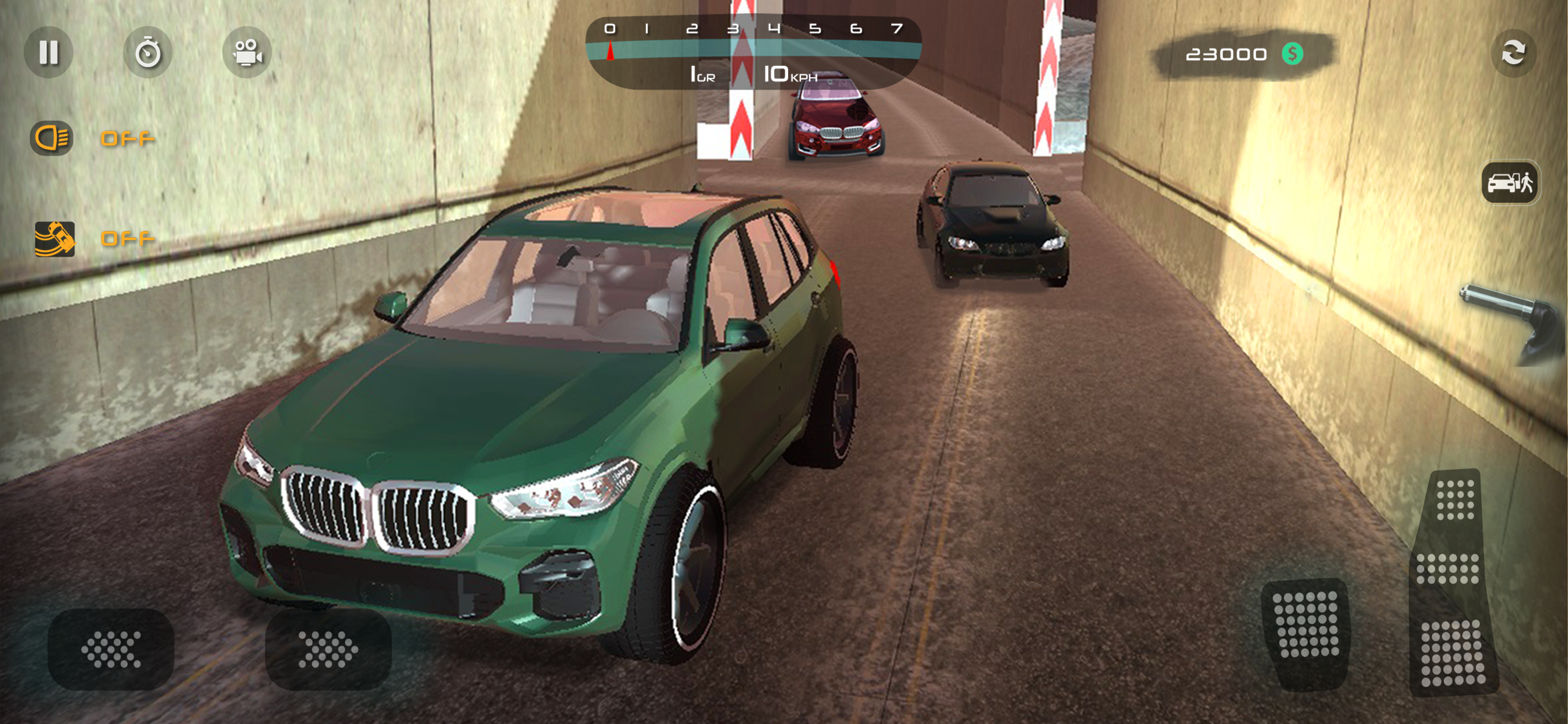This screenshot has width=1568, height=724.
Task: Tap the tall accelerator pedal
Action: coord(1452,584)
